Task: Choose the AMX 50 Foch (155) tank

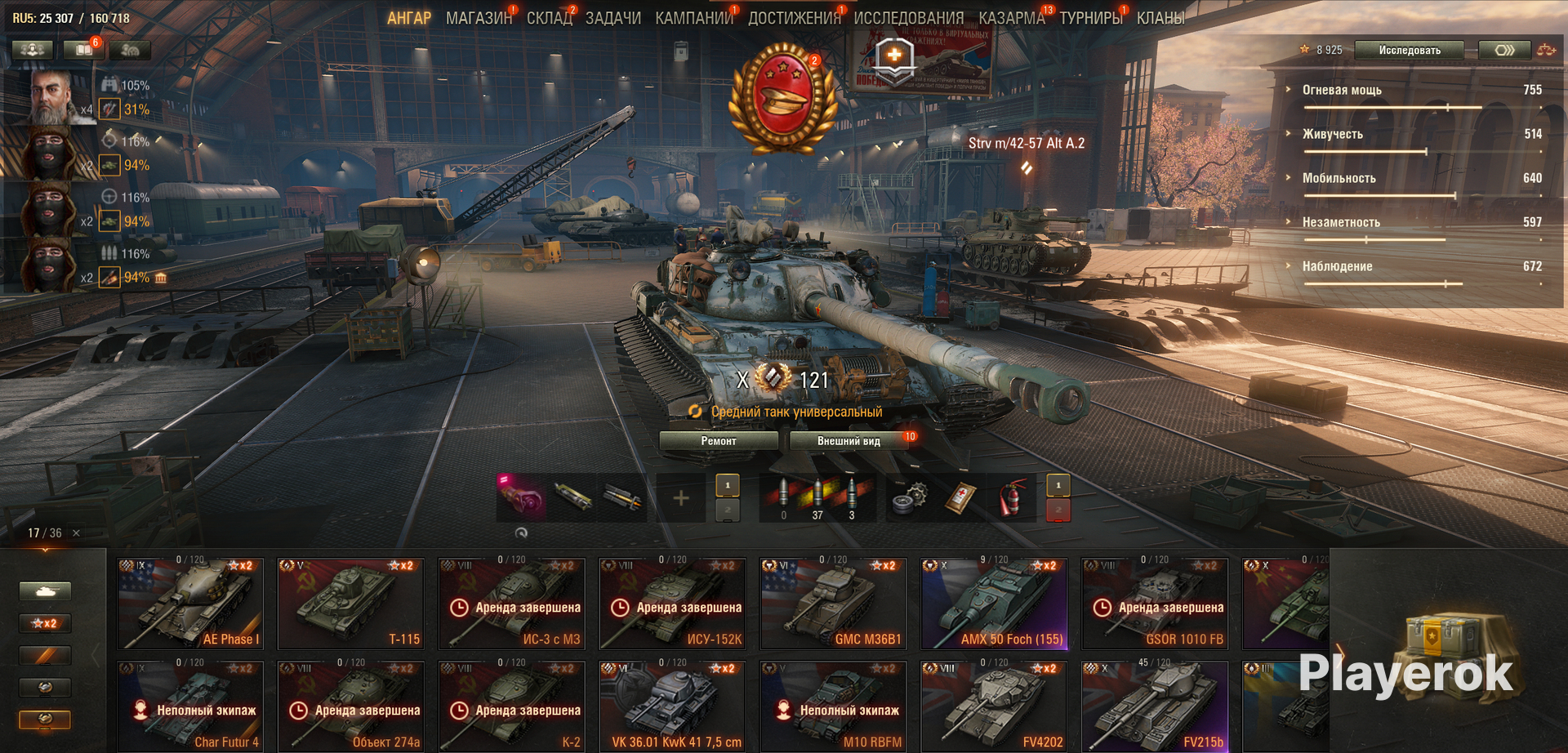Action: [994, 604]
